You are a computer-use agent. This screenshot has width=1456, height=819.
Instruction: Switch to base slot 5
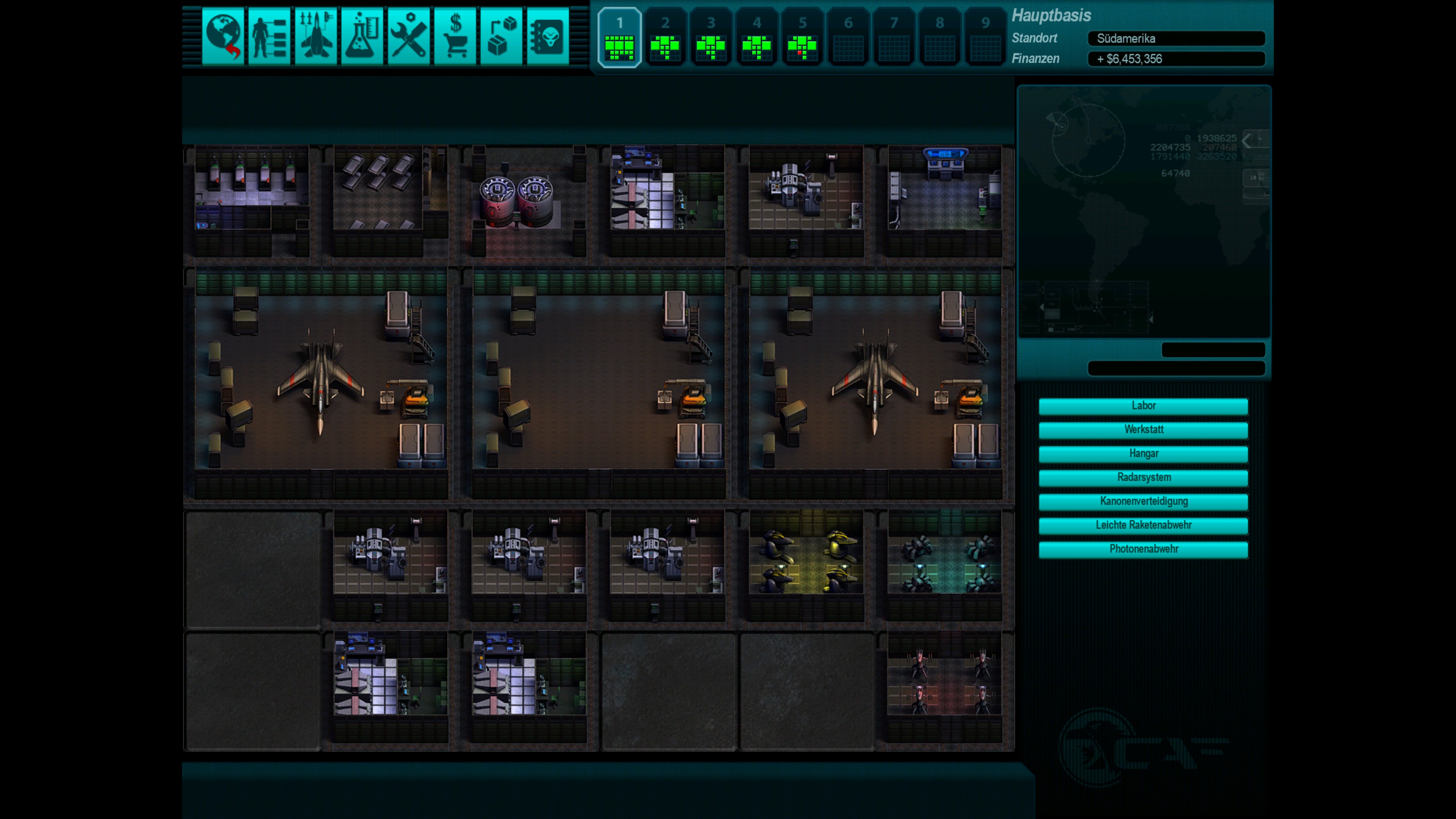803,38
